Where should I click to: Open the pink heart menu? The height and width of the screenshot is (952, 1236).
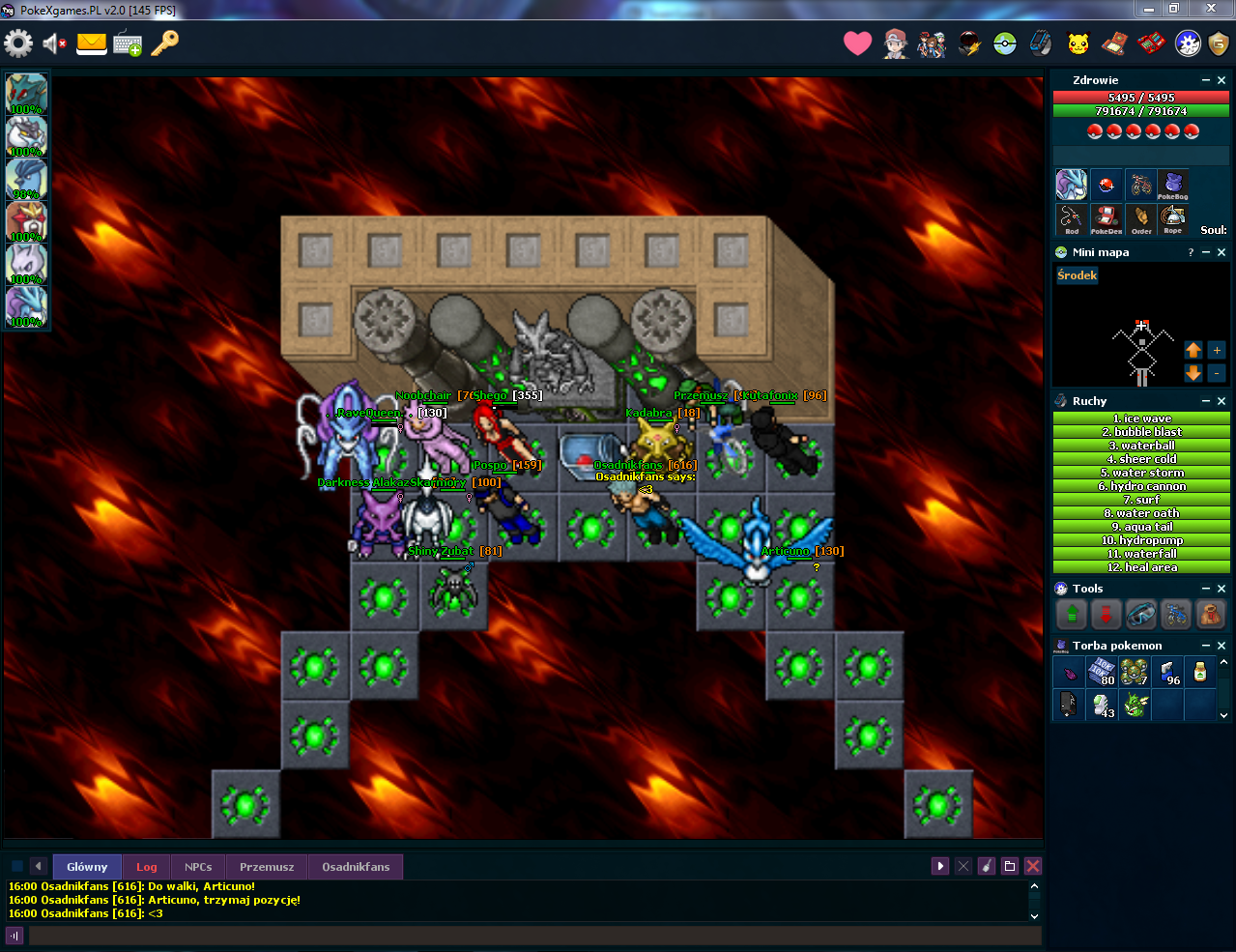pos(857,43)
